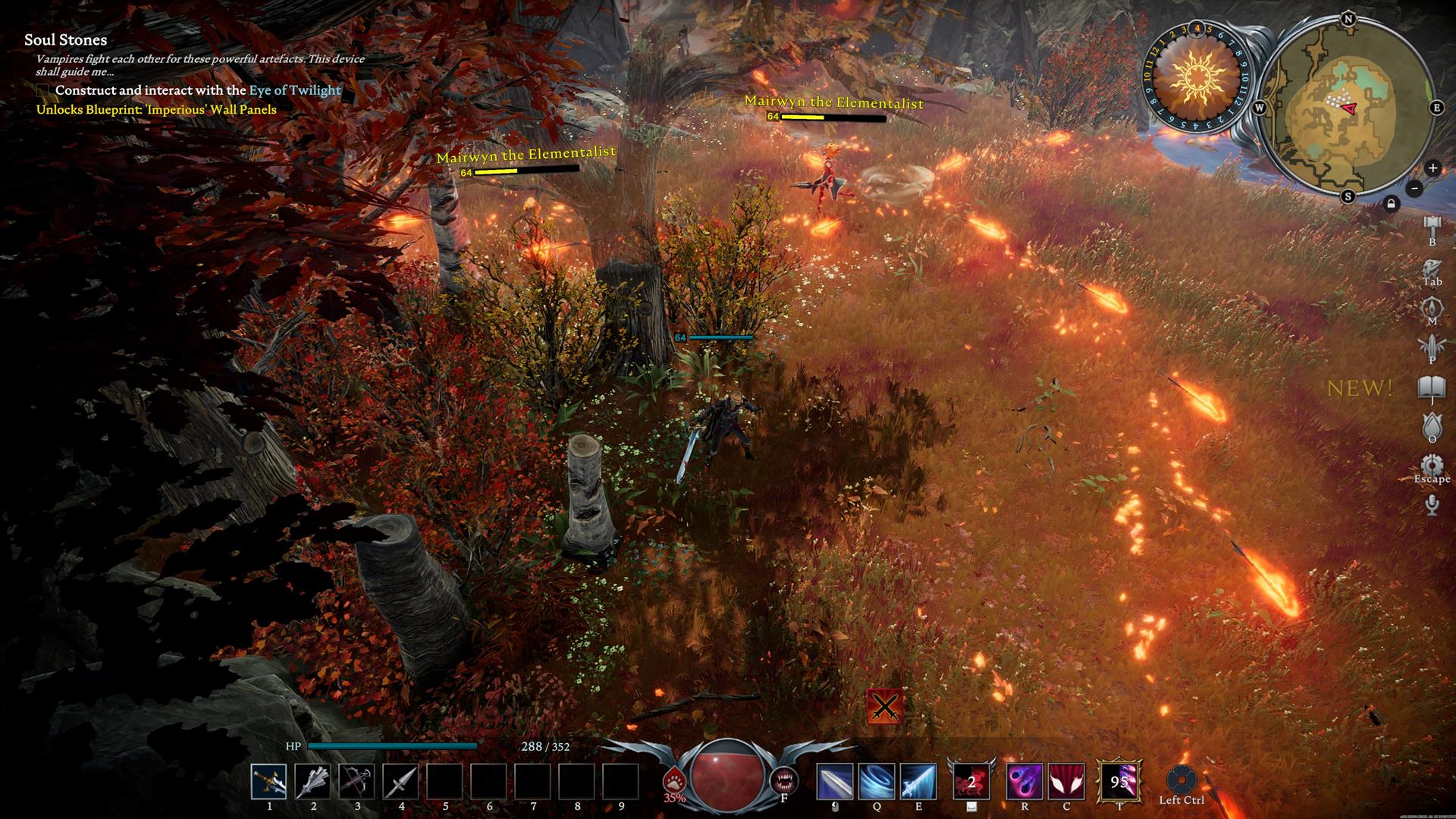
Task: Cast the purple orb spell
Action: click(1025, 782)
